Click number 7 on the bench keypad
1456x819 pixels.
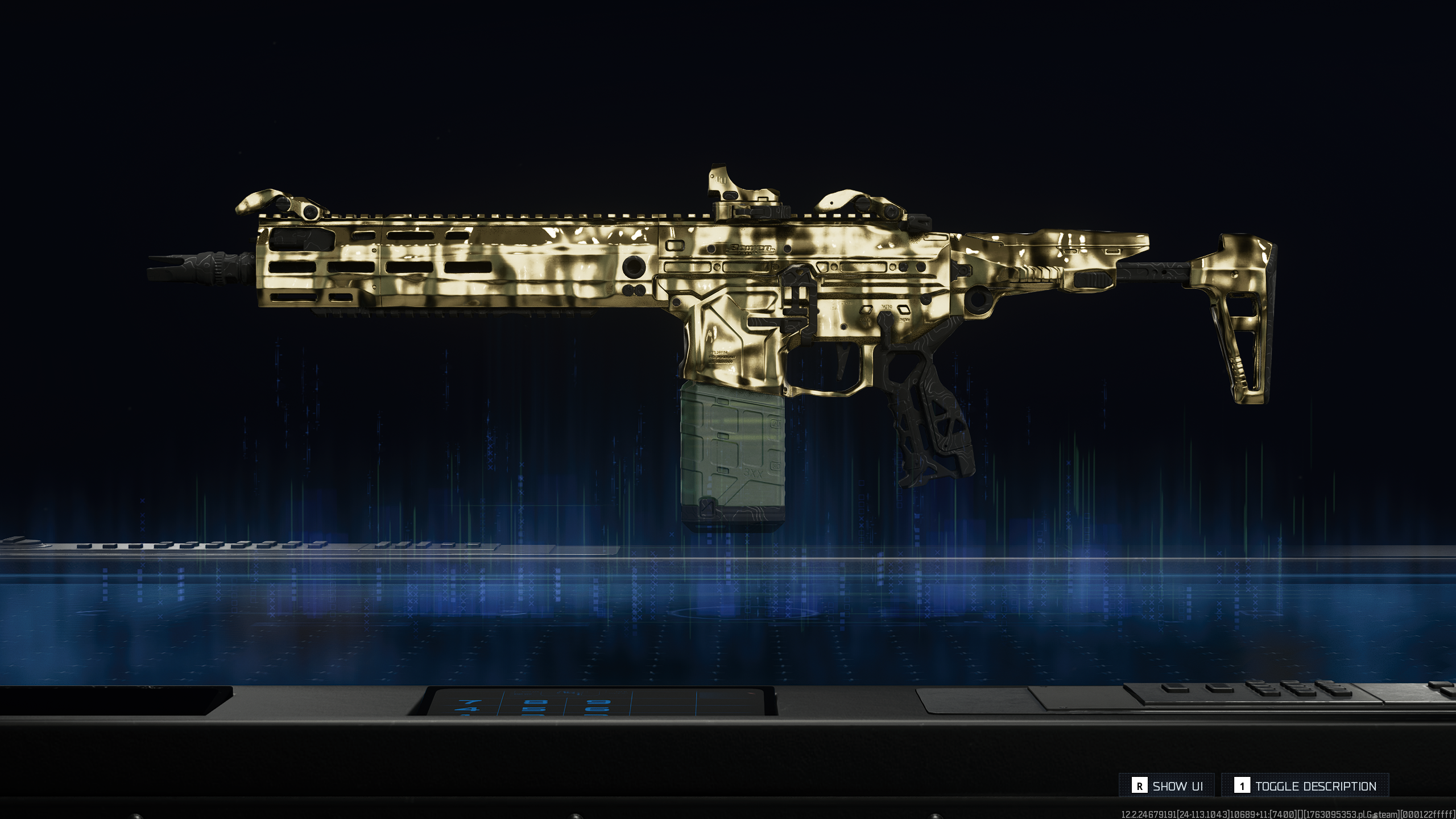[x=469, y=701]
